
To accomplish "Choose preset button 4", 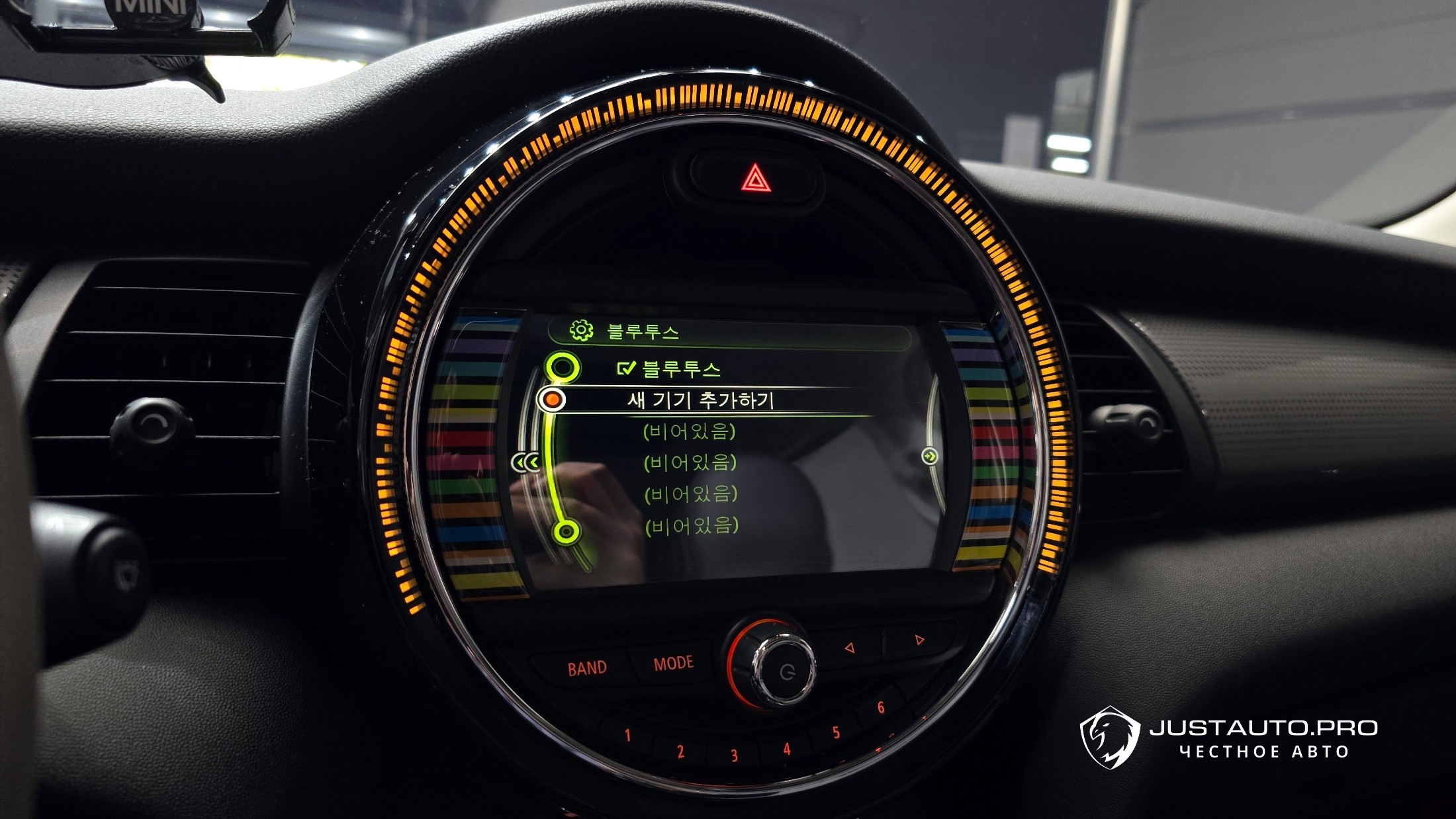I will click(786, 749).
